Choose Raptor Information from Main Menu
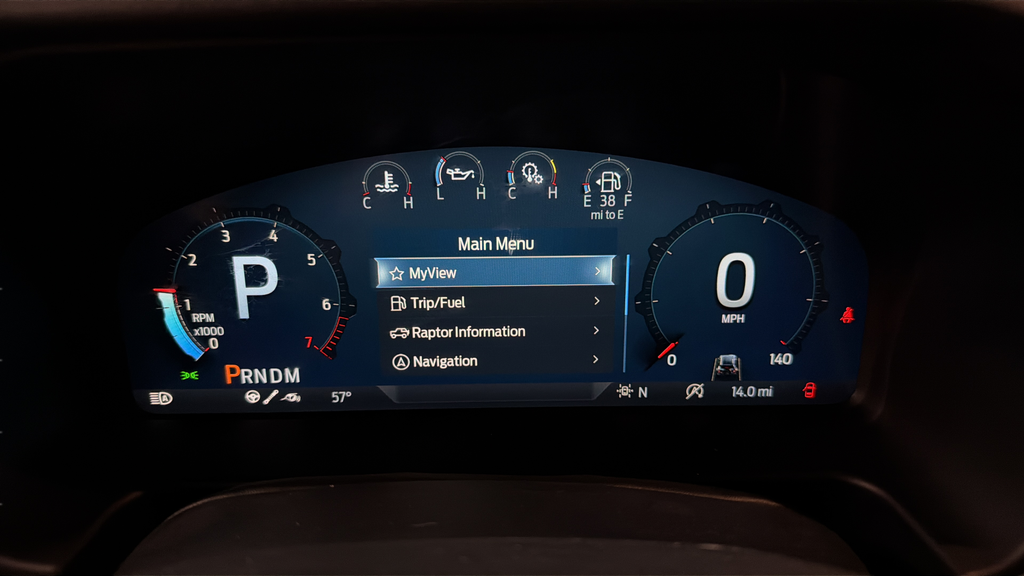1024x576 pixels. pos(495,332)
